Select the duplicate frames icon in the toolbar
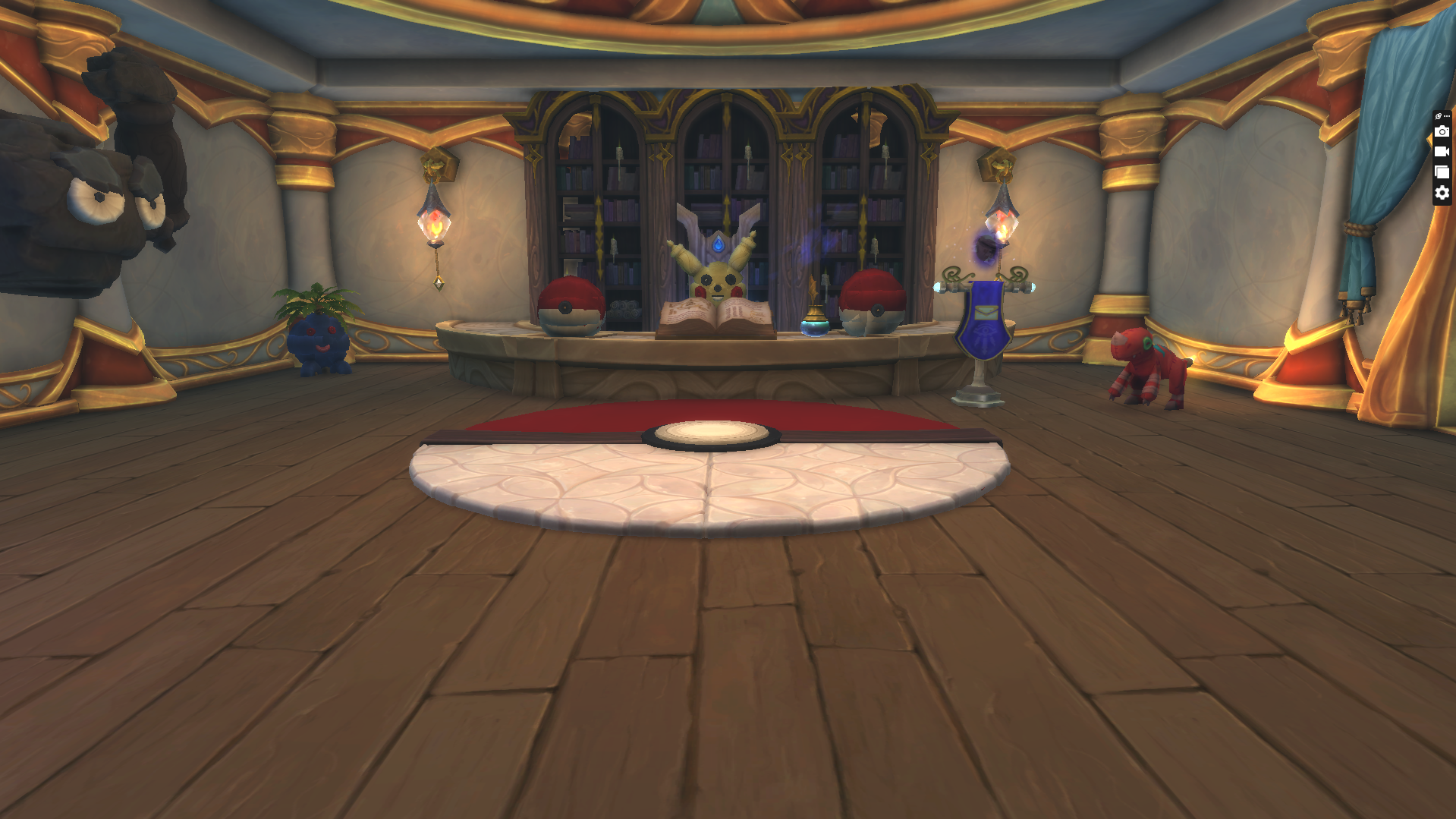Viewport: 1456px width, 819px height. (x=1442, y=172)
